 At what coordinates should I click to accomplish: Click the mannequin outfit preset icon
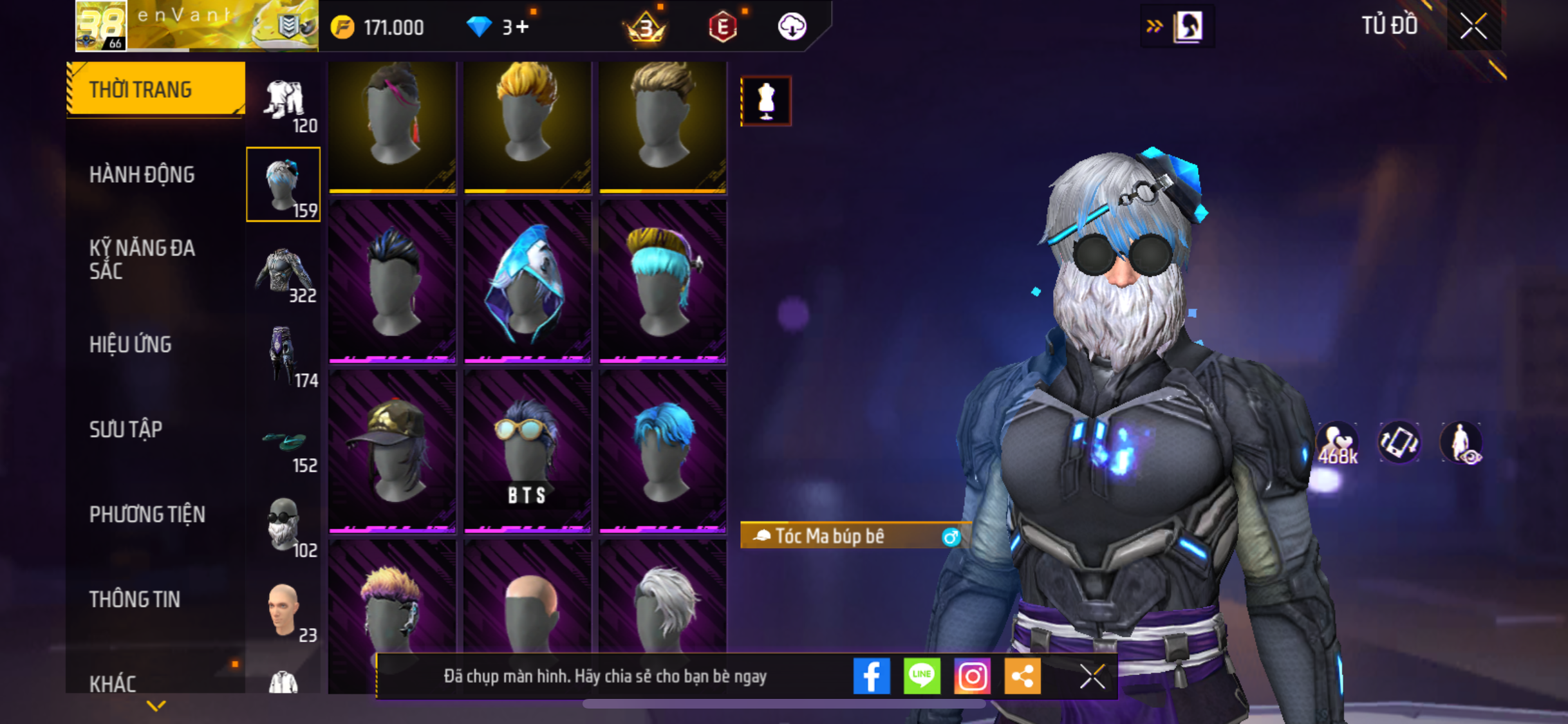(766, 101)
